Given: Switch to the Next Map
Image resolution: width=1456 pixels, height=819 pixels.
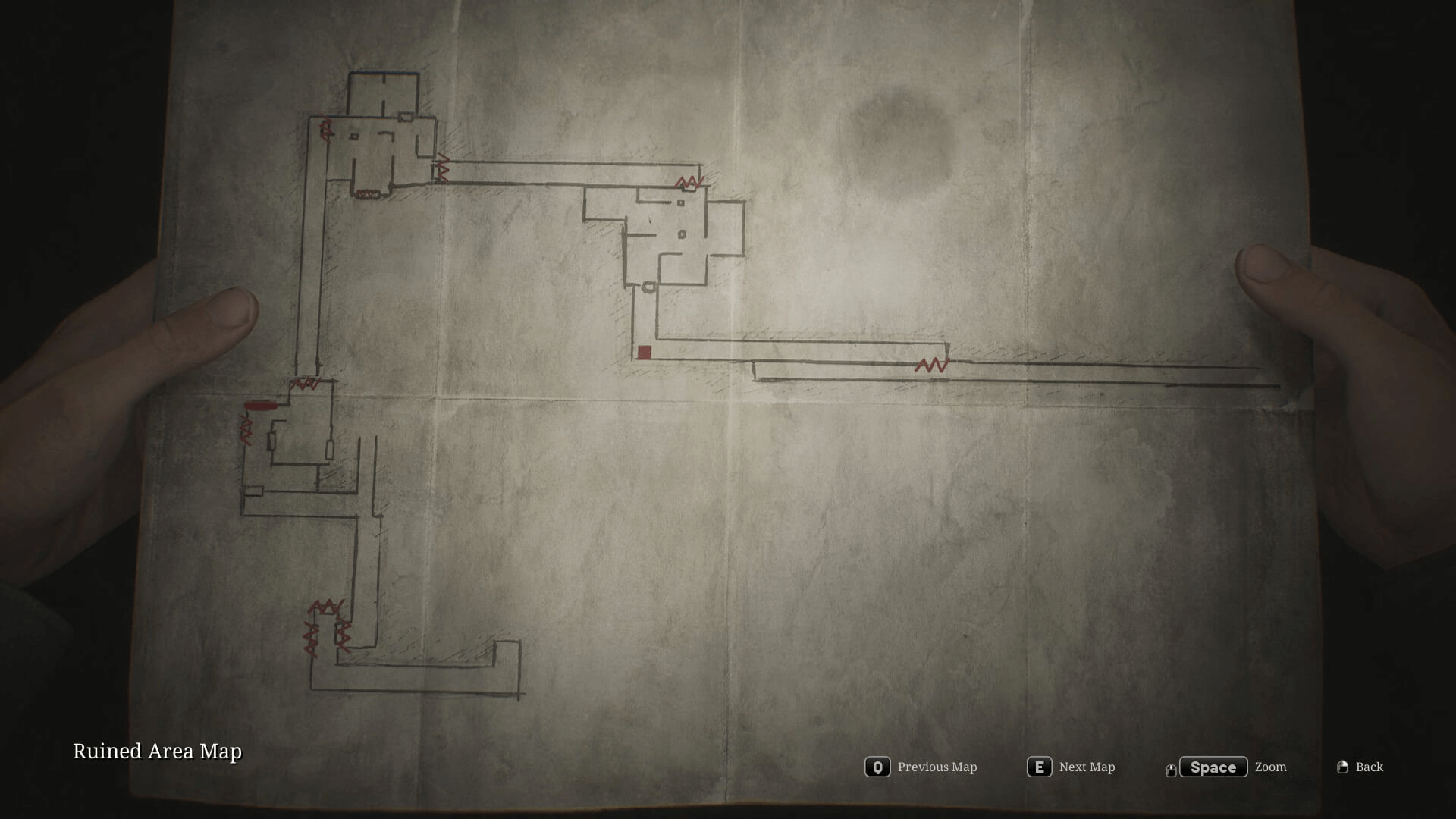Looking at the screenshot, I should pos(1072,767).
